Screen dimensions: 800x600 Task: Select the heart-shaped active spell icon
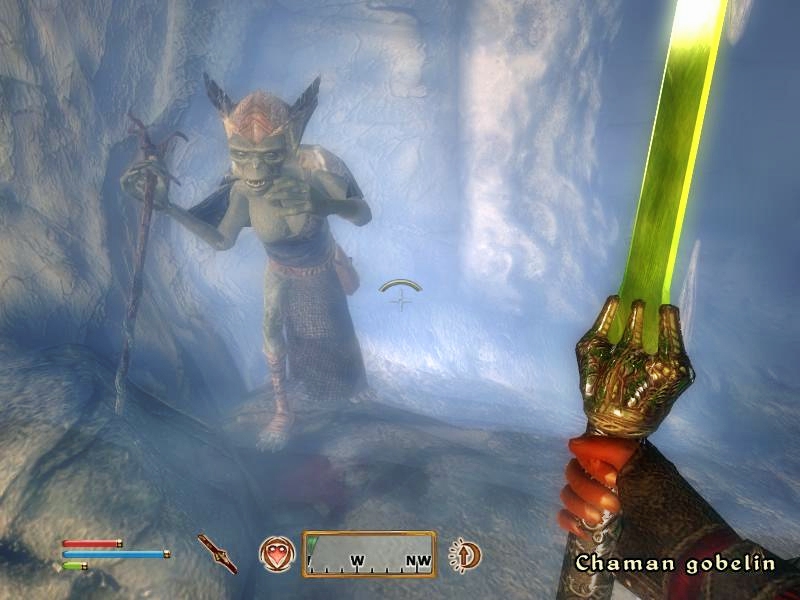(276, 553)
